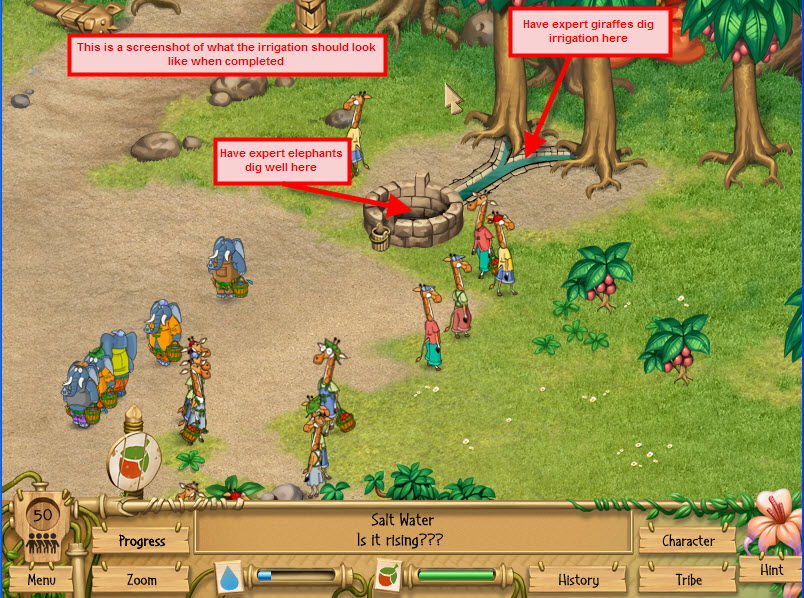
Task: Open the Menu button
Action: point(41,579)
